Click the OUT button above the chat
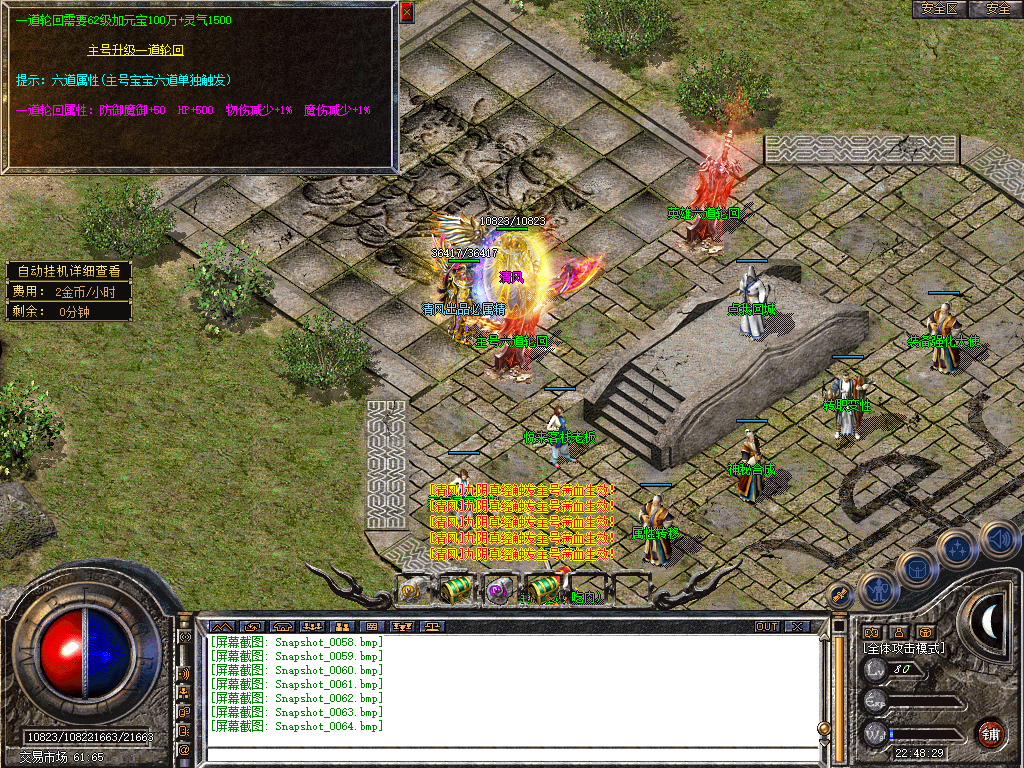1024x768 pixels. point(766,626)
